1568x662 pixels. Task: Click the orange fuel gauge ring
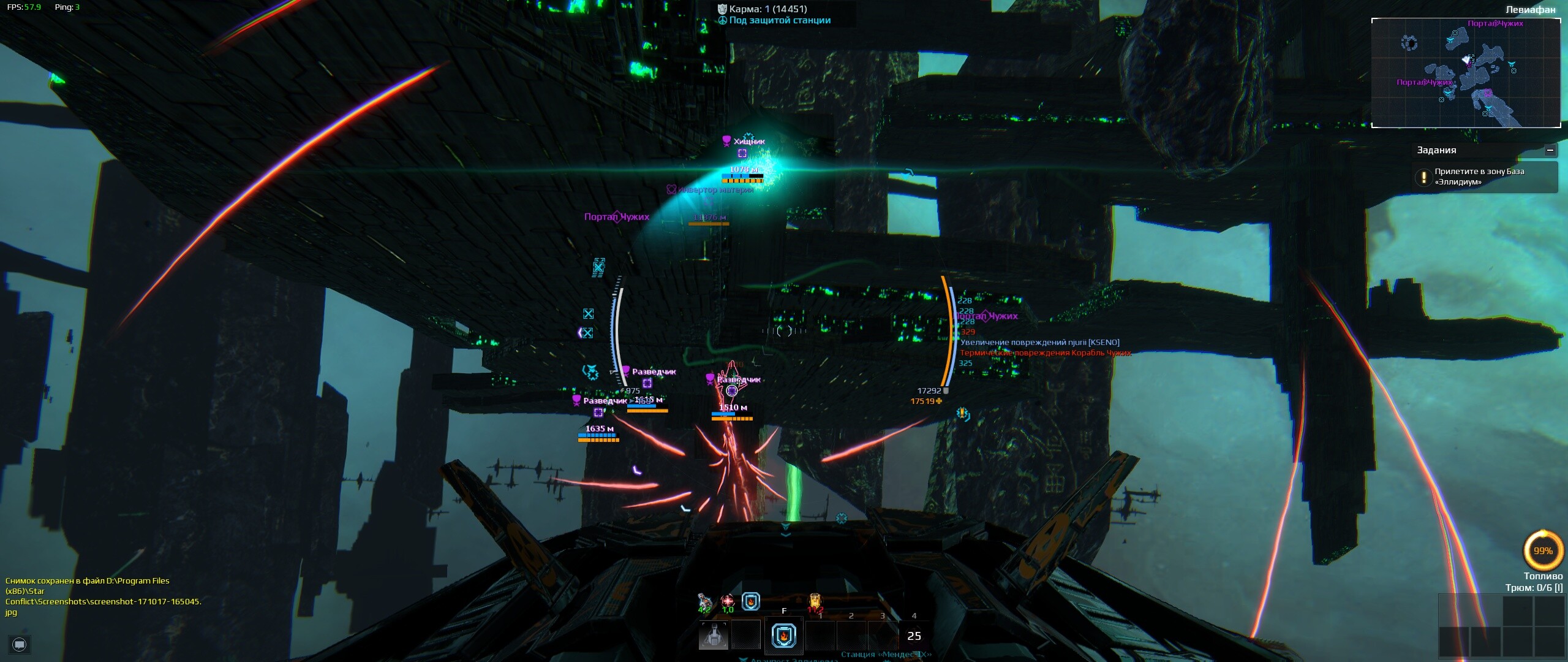click(1542, 550)
